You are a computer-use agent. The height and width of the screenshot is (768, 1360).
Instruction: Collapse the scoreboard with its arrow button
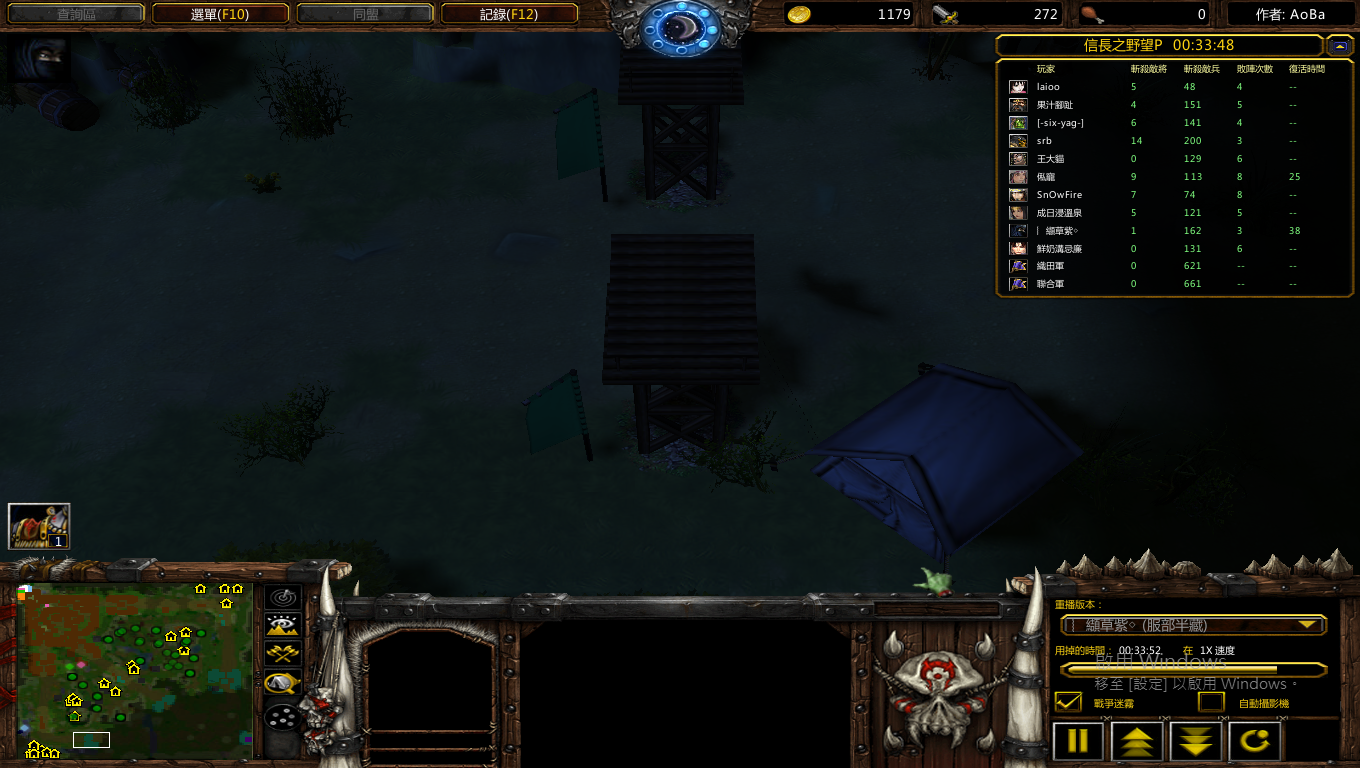click(1339, 45)
